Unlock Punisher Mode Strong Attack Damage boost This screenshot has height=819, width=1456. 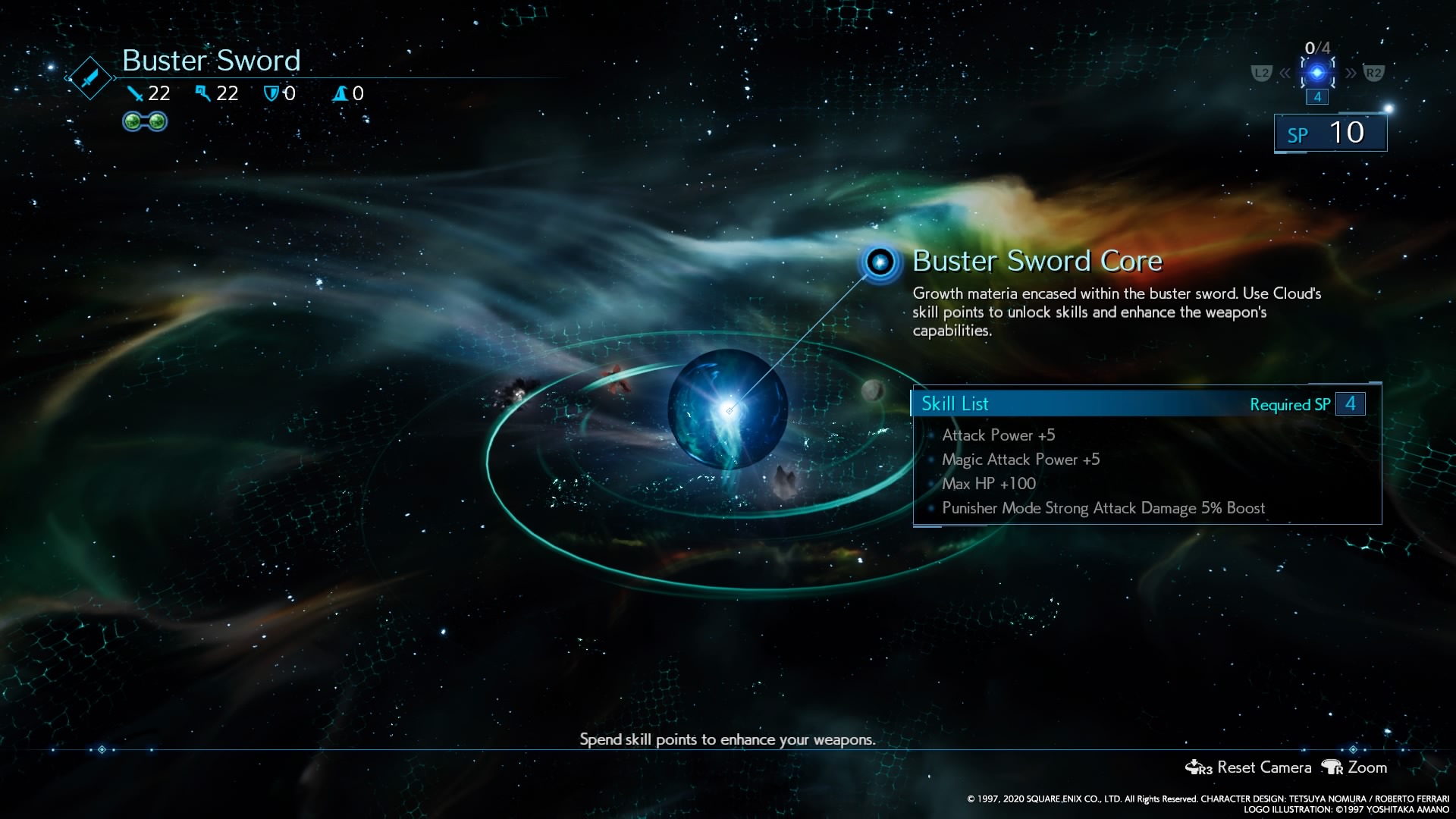pos(1103,508)
